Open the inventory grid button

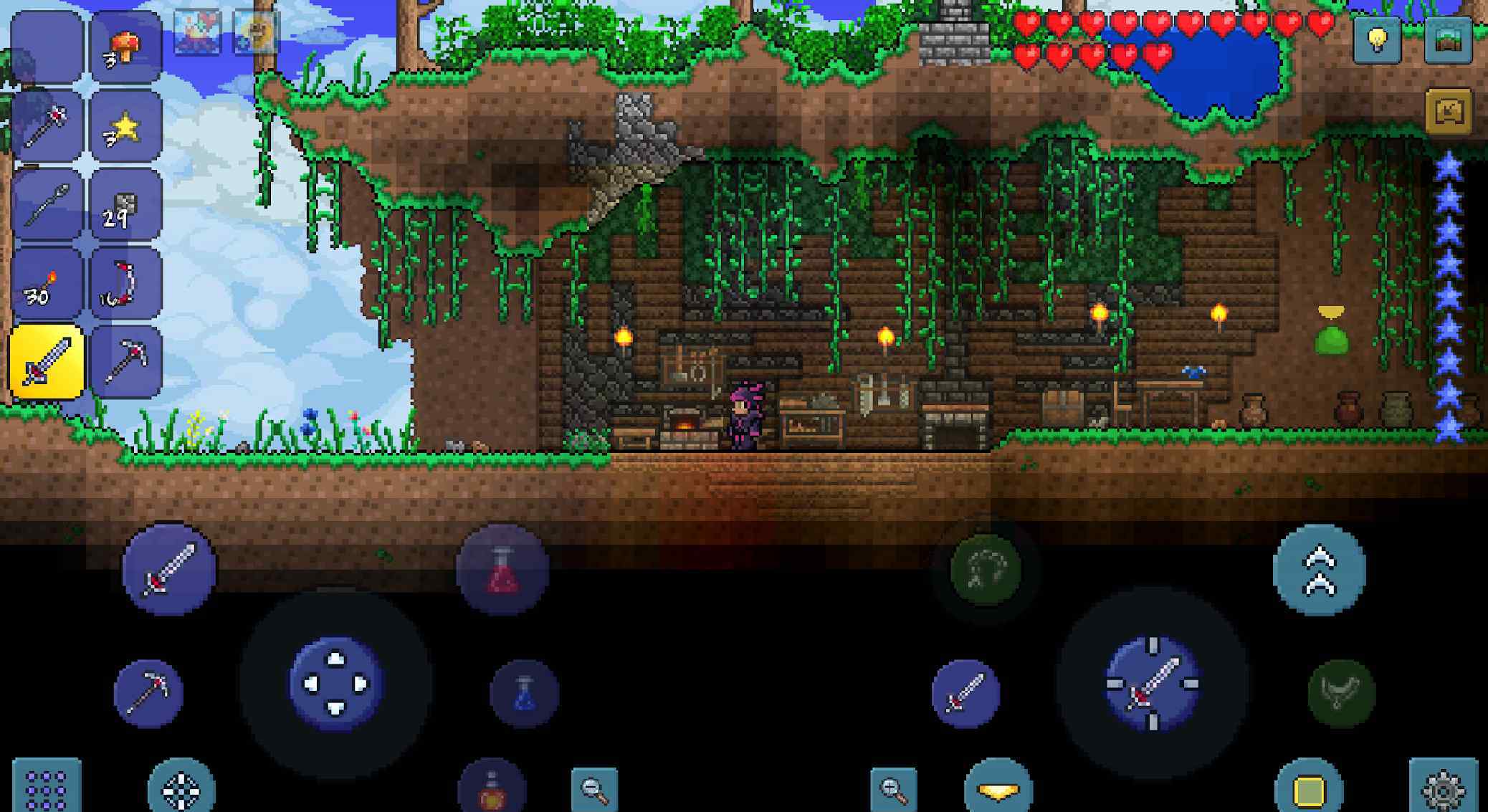[47, 788]
